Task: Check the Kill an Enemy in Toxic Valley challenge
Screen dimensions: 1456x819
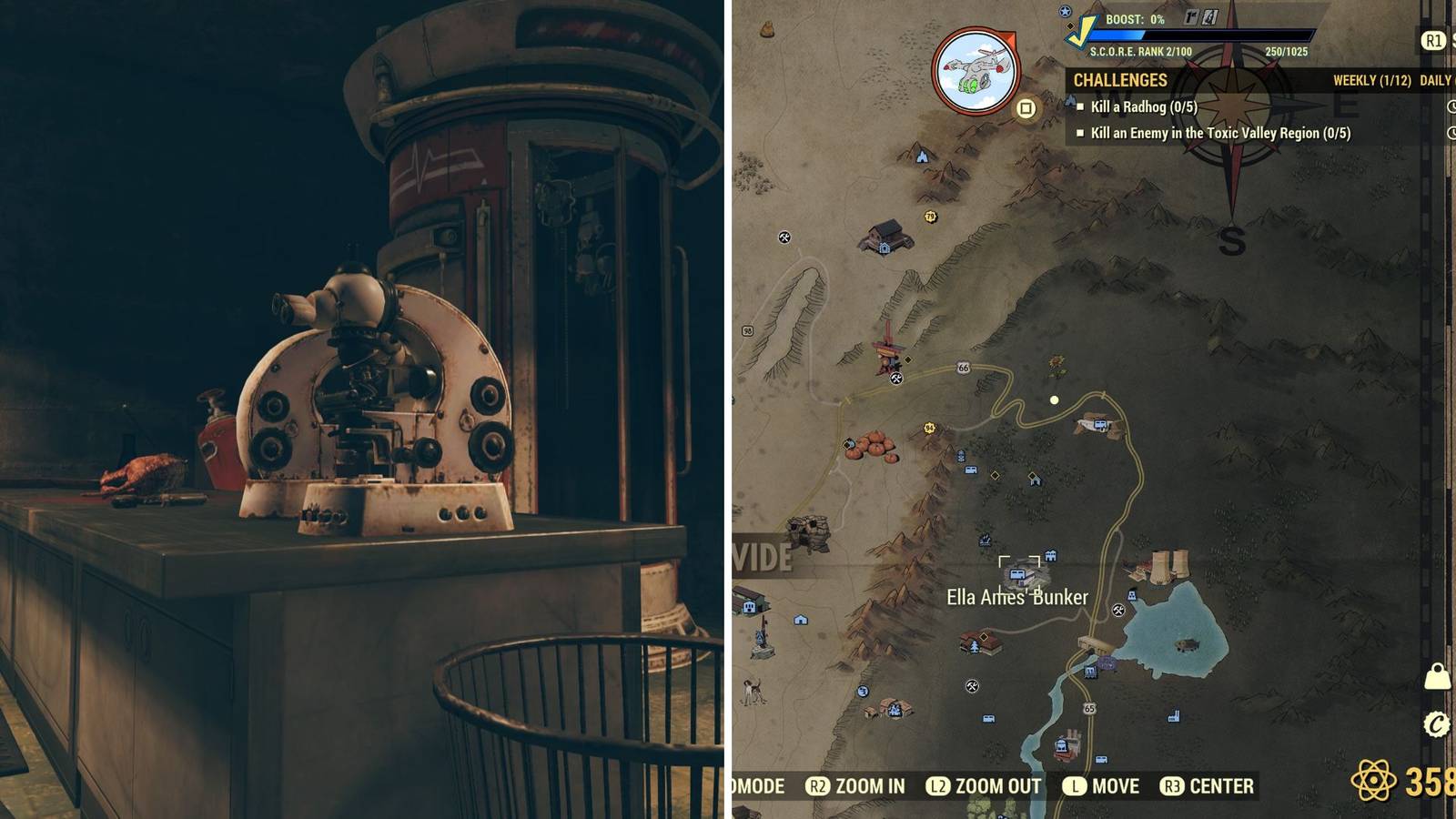Action: pyautogui.click(x=1081, y=133)
